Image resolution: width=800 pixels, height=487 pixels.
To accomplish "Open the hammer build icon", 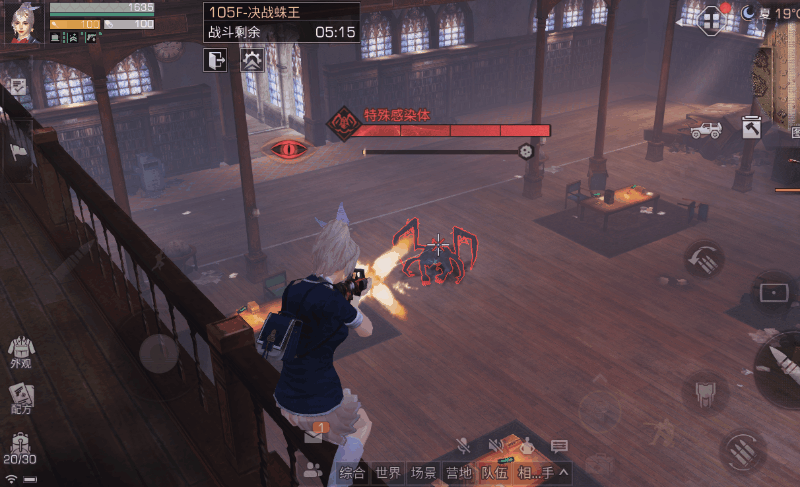I will click(x=752, y=127).
